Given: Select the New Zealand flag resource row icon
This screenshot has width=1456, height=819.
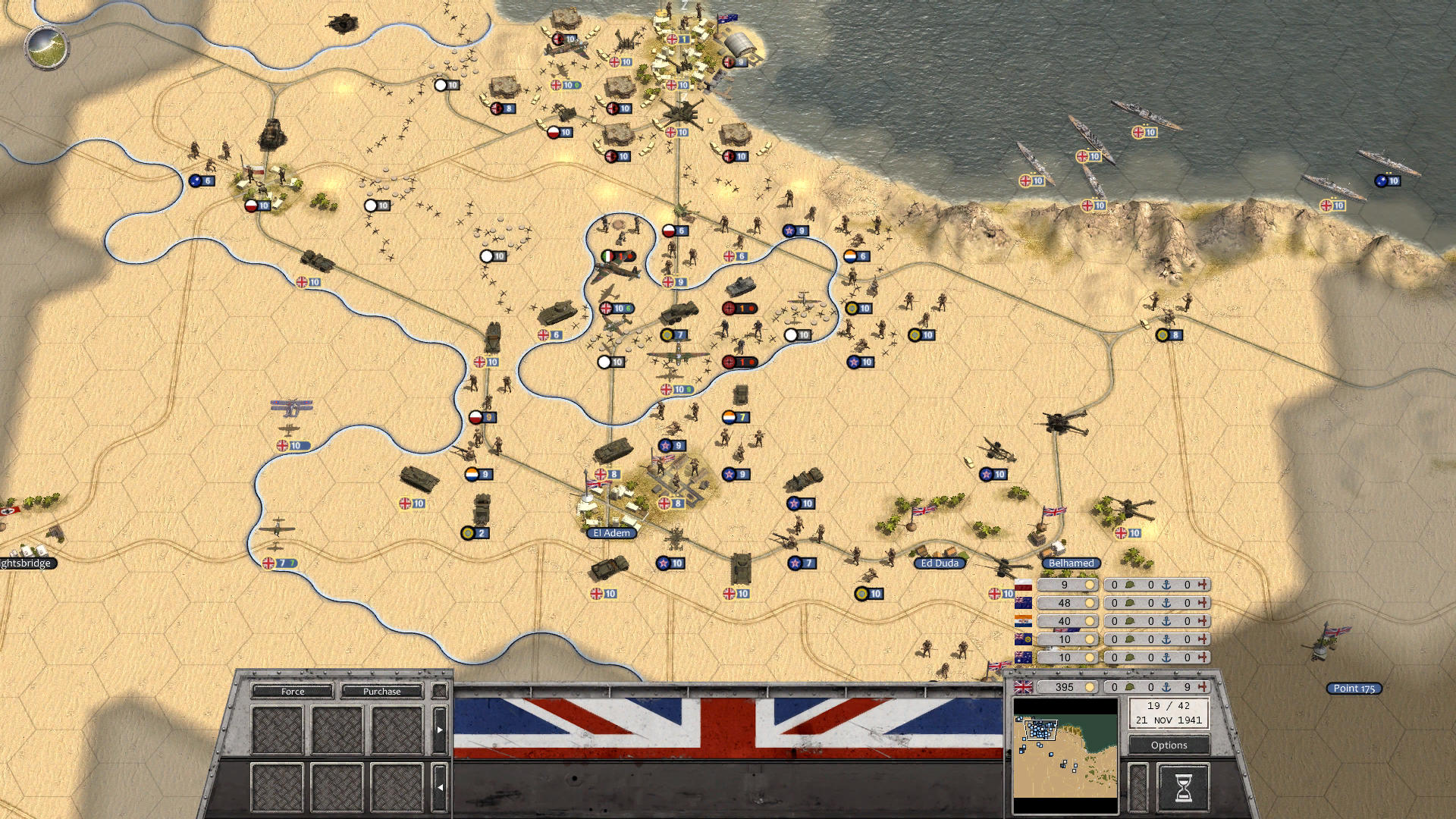Looking at the screenshot, I should (1023, 603).
